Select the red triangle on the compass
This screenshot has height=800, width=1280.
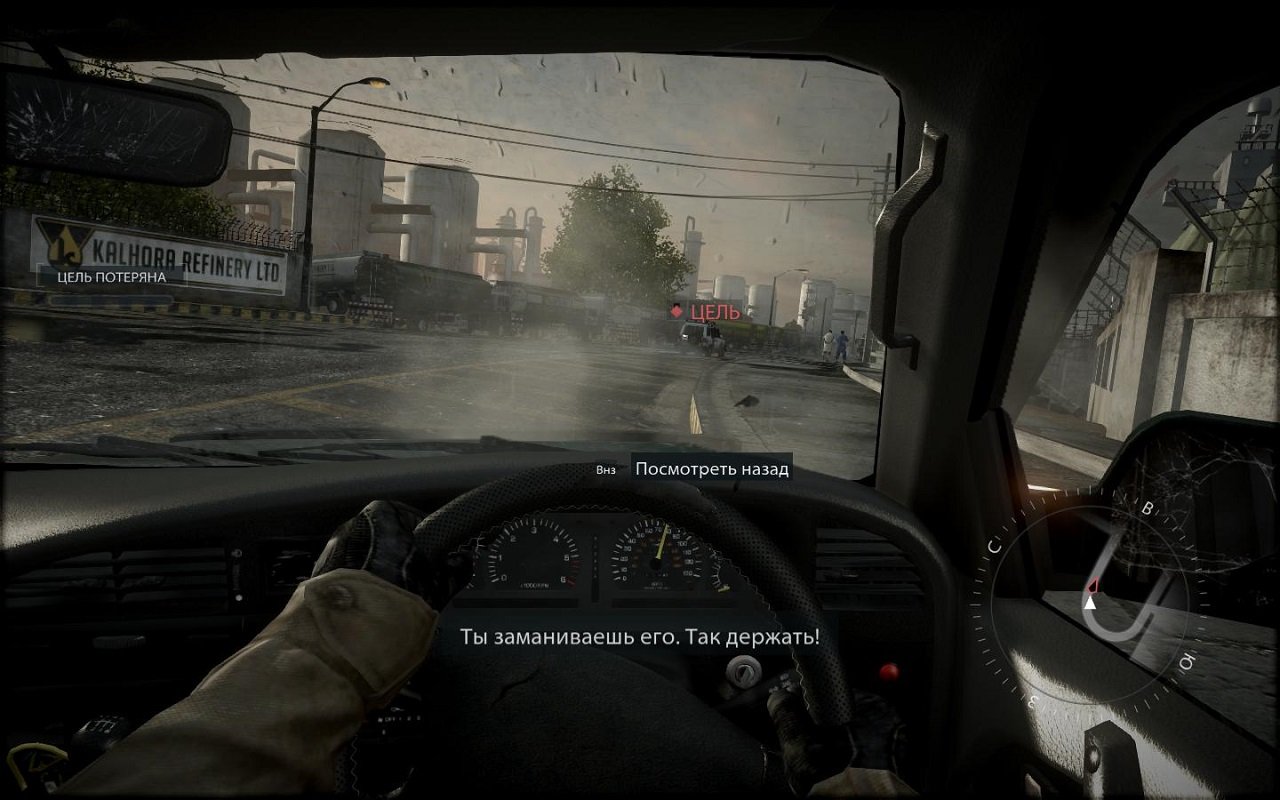coord(1090,587)
